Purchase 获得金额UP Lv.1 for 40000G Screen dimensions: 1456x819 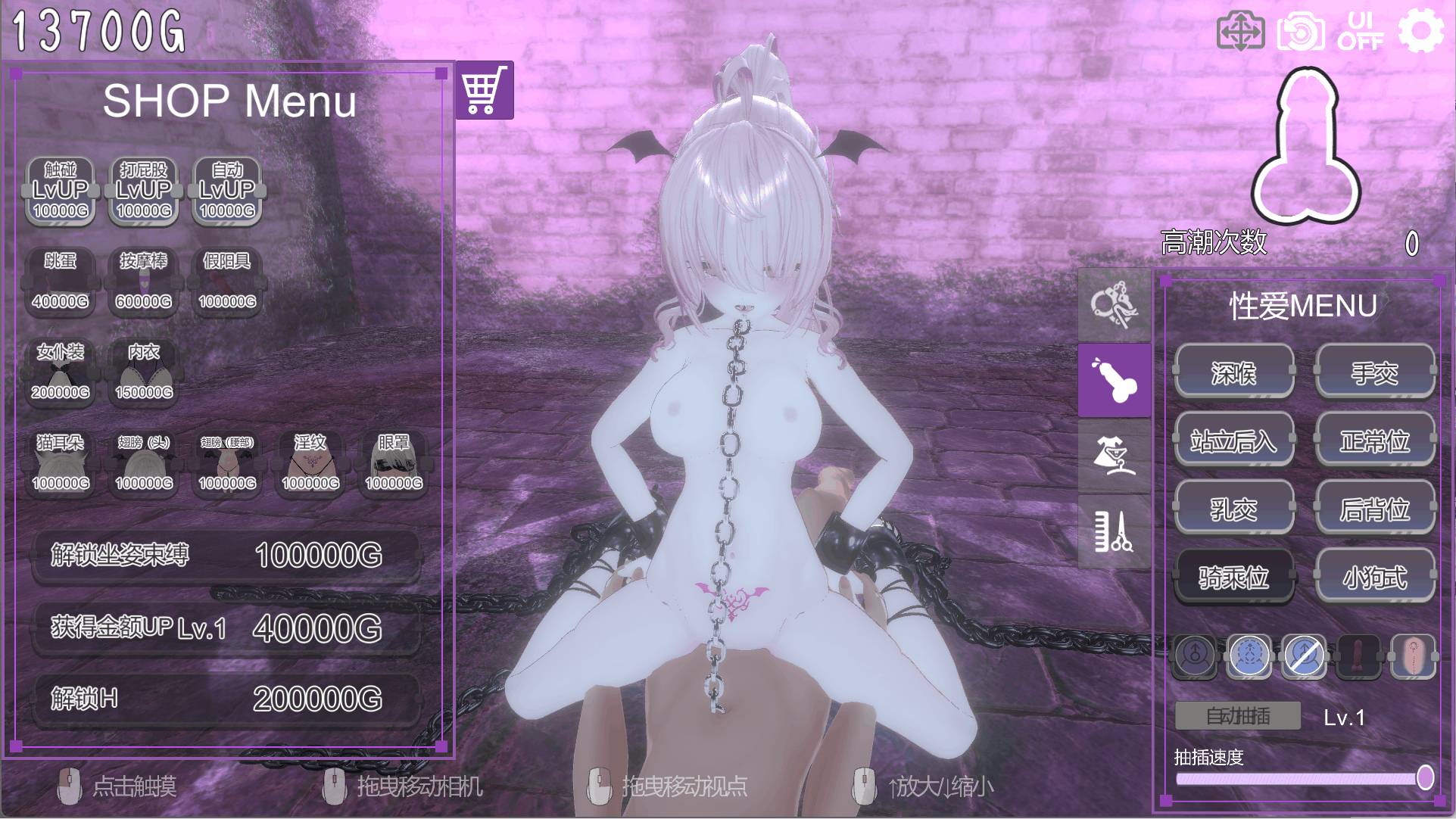[x=226, y=628]
